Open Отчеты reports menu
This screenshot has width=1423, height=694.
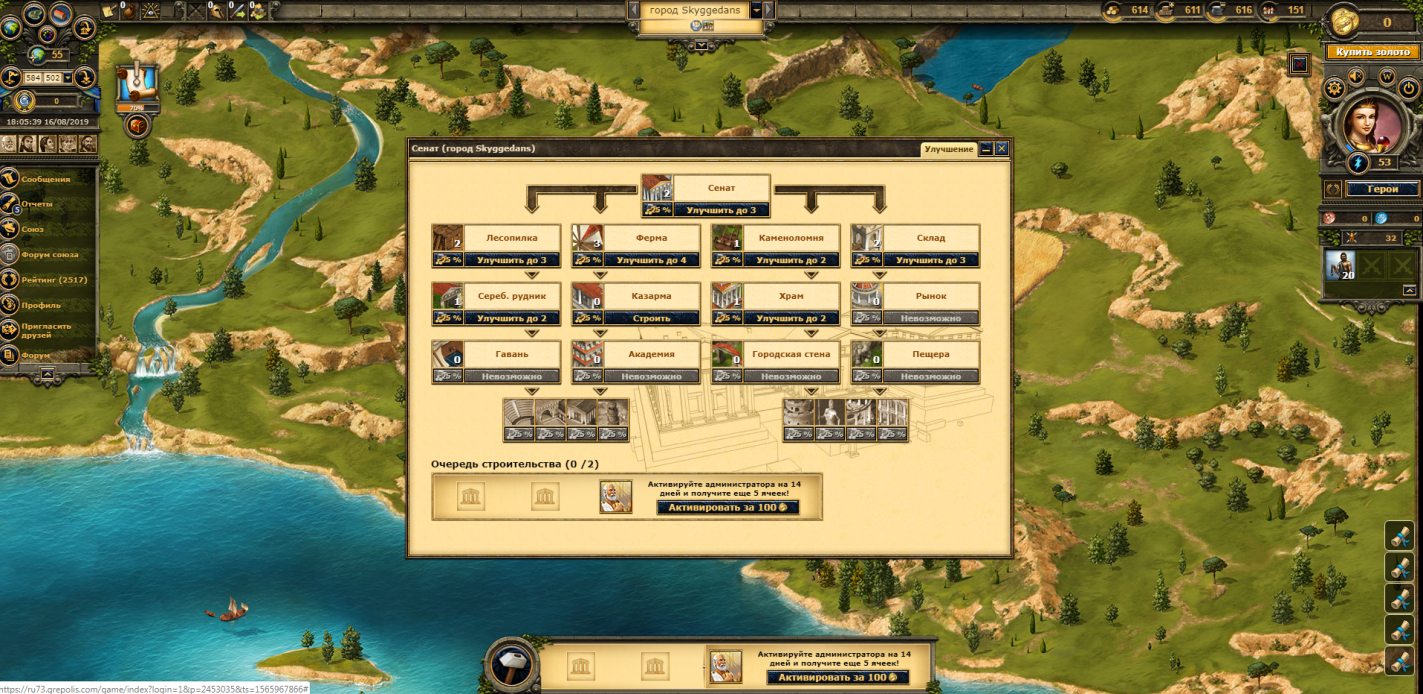37,204
